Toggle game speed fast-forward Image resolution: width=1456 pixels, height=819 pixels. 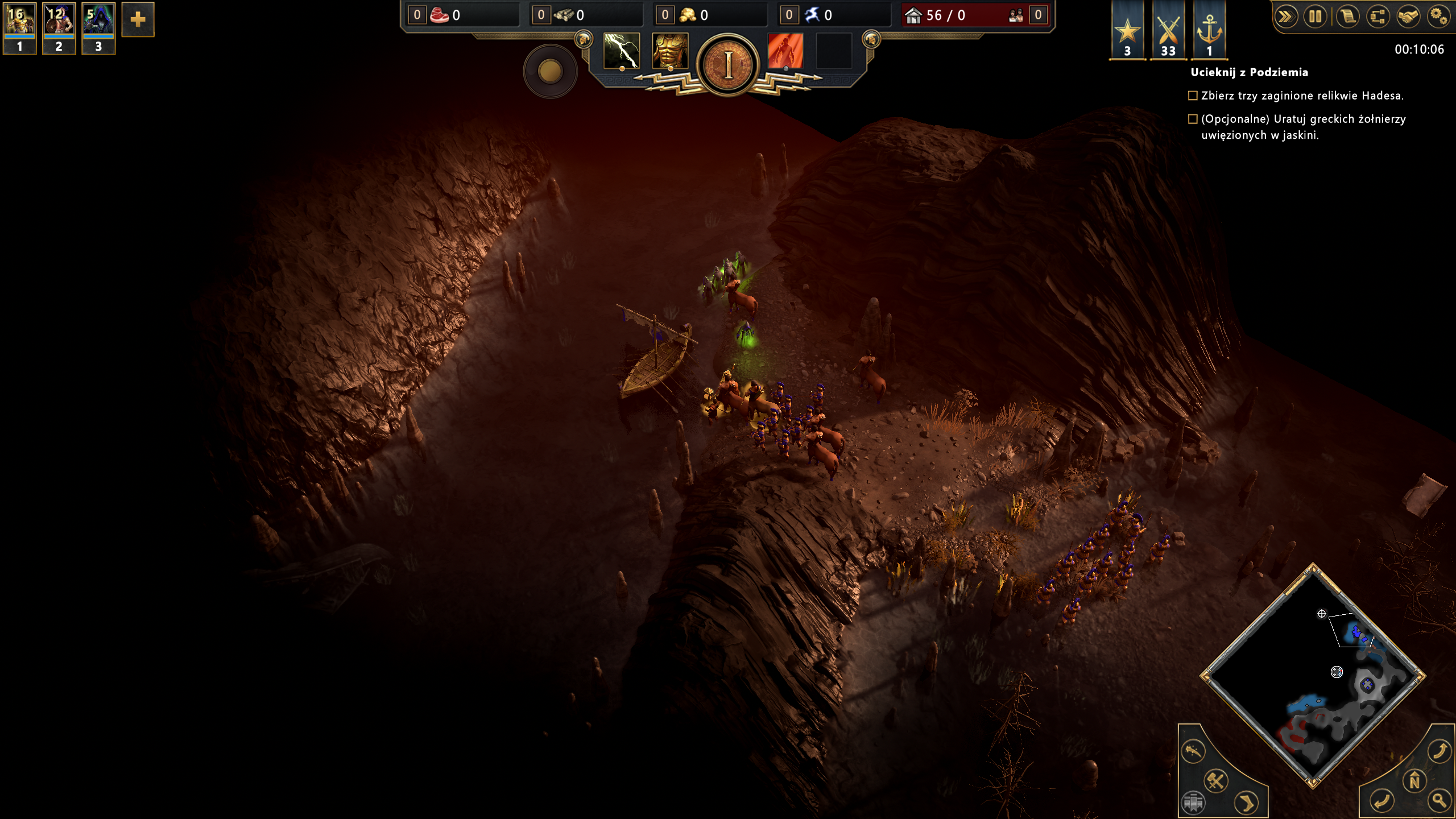[1286, 16]
